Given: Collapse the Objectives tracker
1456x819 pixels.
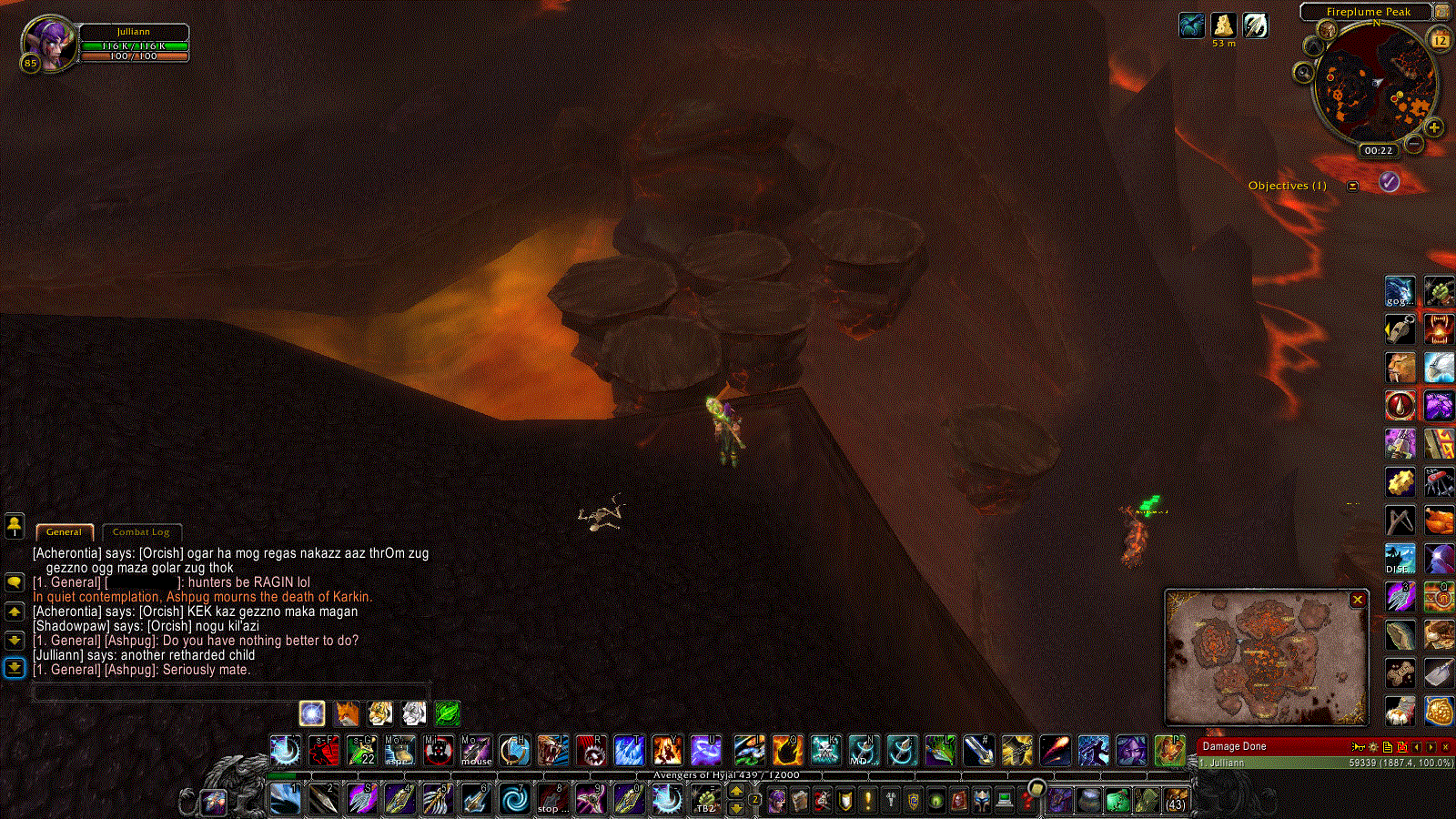Looking at the screenshot, I should [x=1352, y=186].
